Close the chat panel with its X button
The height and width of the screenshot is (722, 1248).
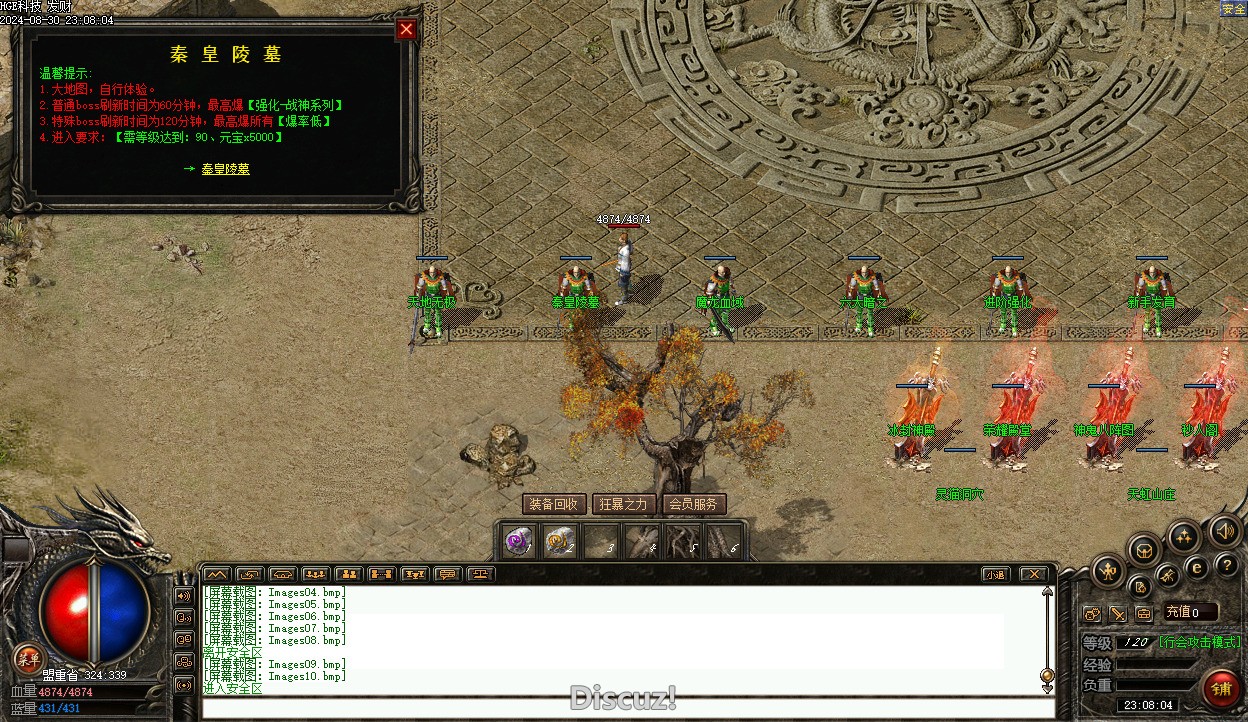tap(1033, 574)
